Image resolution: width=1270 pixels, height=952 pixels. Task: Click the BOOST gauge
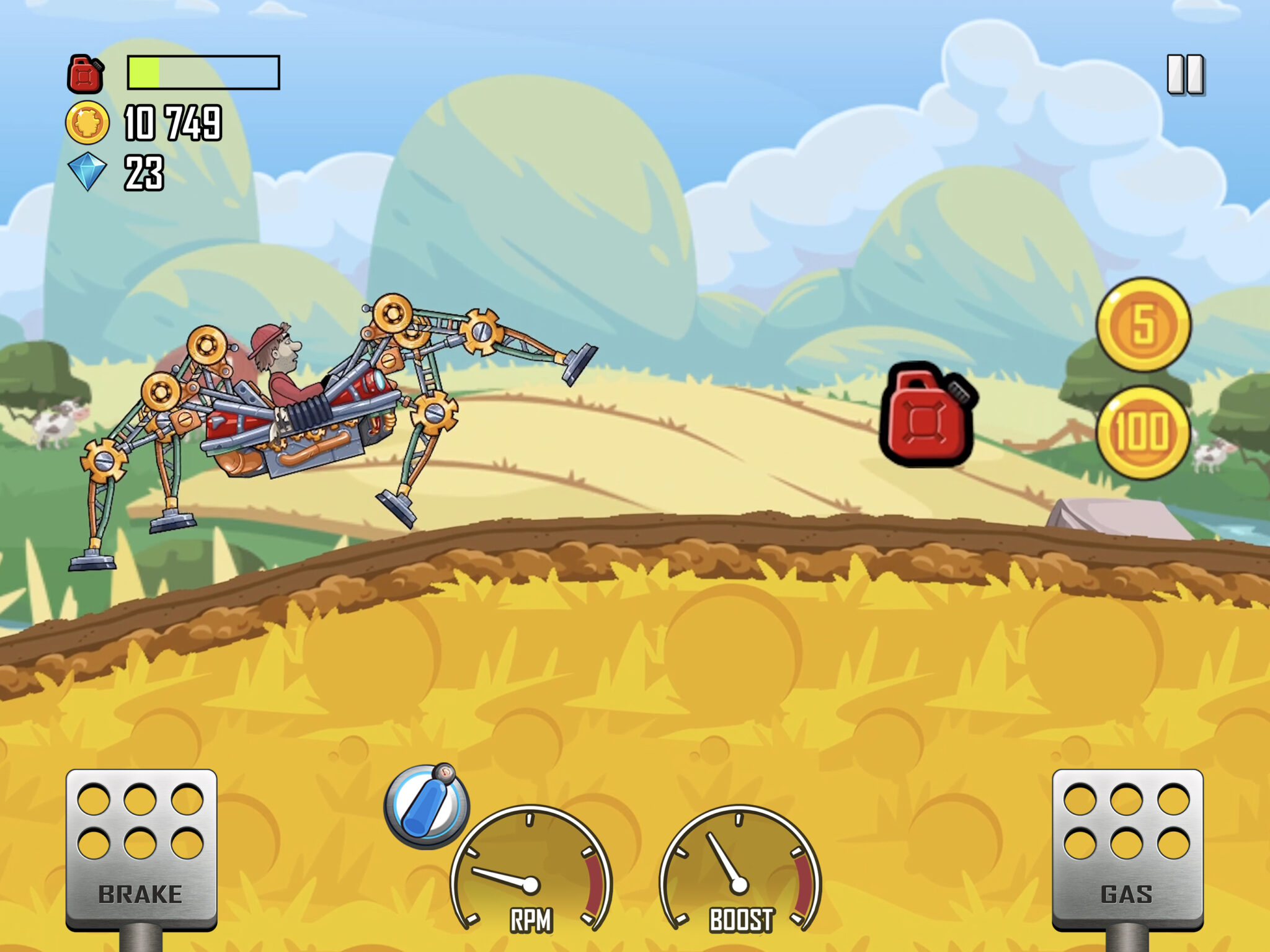coord(738,868)
